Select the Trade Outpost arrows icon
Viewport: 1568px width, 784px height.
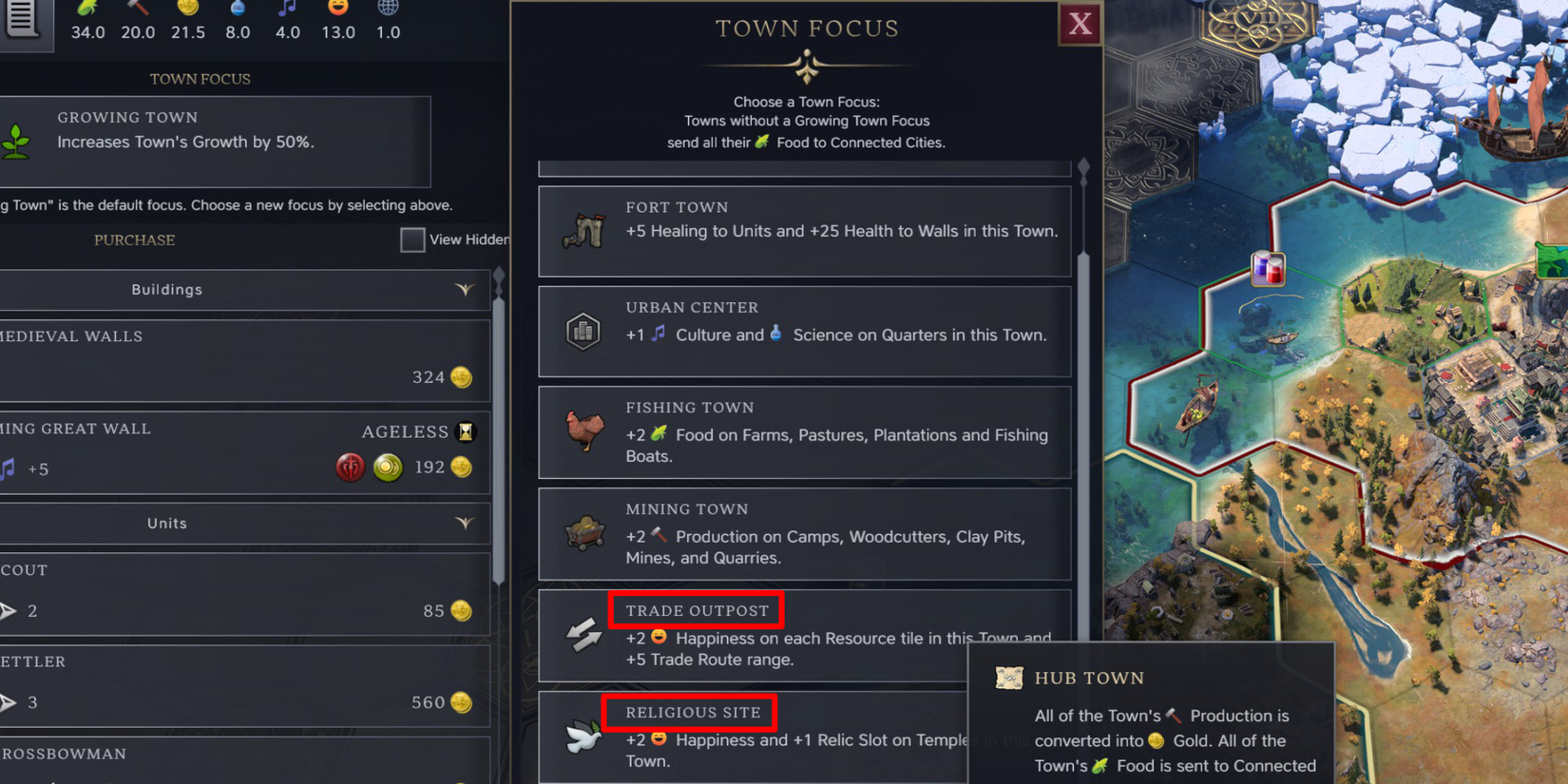pyautogui.click(x=583, y=635)
